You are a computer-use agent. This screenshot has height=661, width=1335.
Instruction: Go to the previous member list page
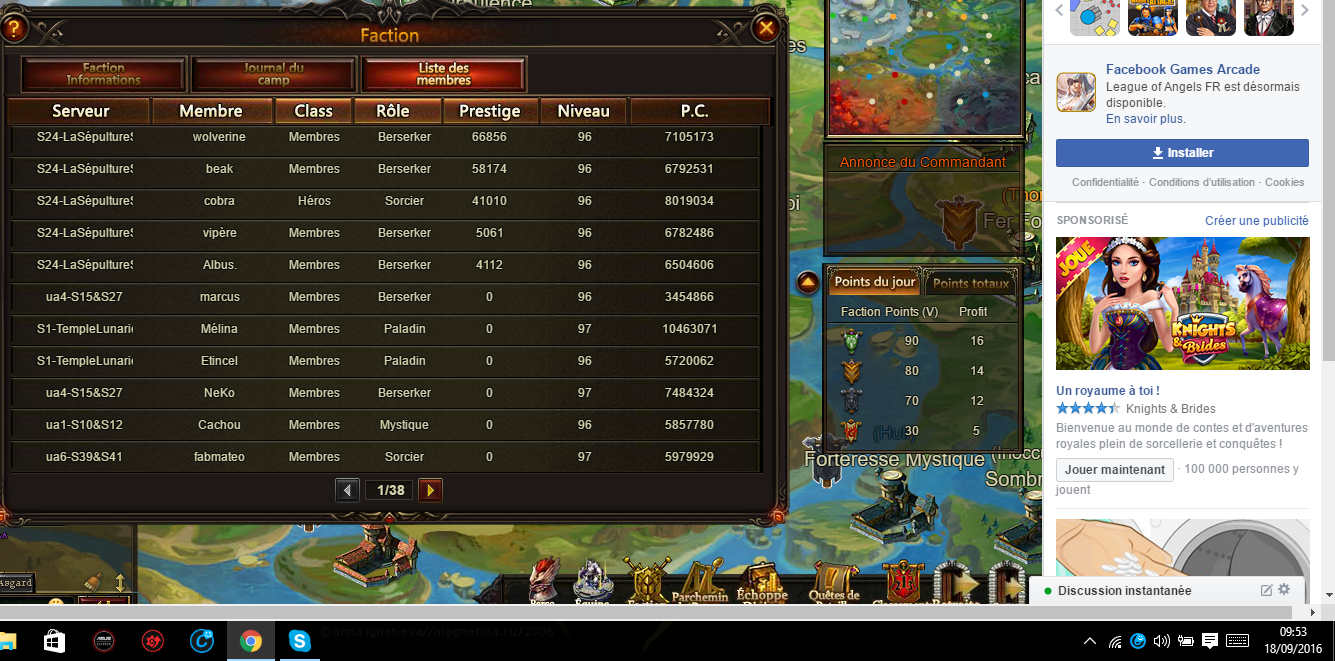click(x=348, y=490)
